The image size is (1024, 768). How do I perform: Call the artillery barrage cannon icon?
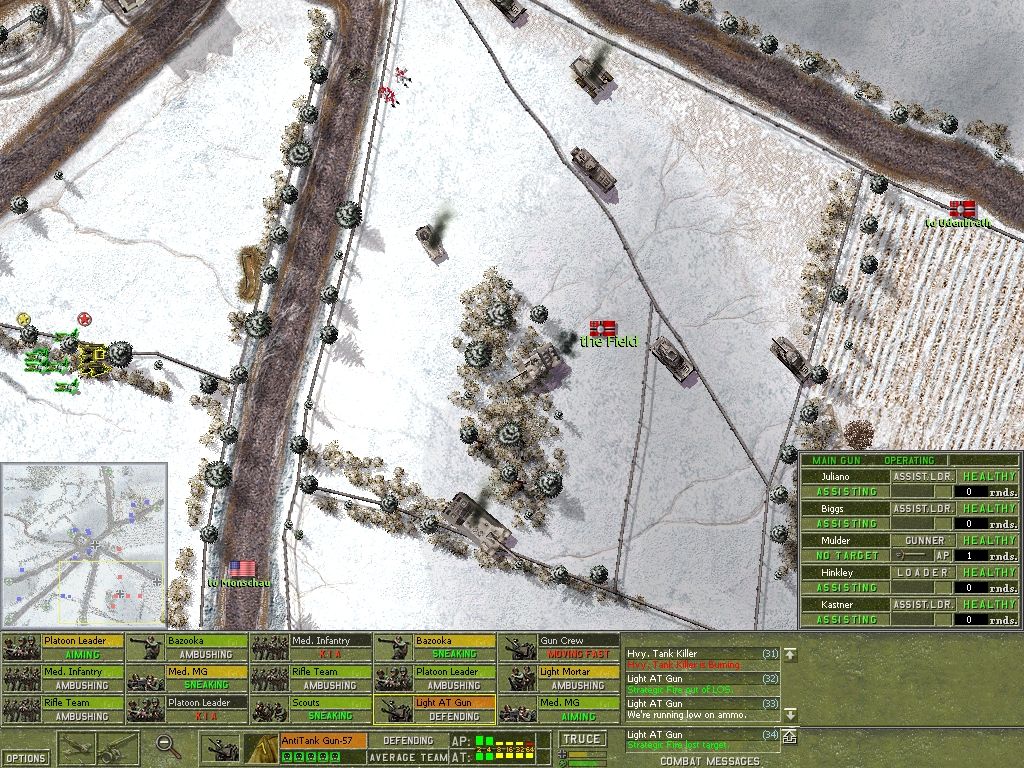click(119, 746)
